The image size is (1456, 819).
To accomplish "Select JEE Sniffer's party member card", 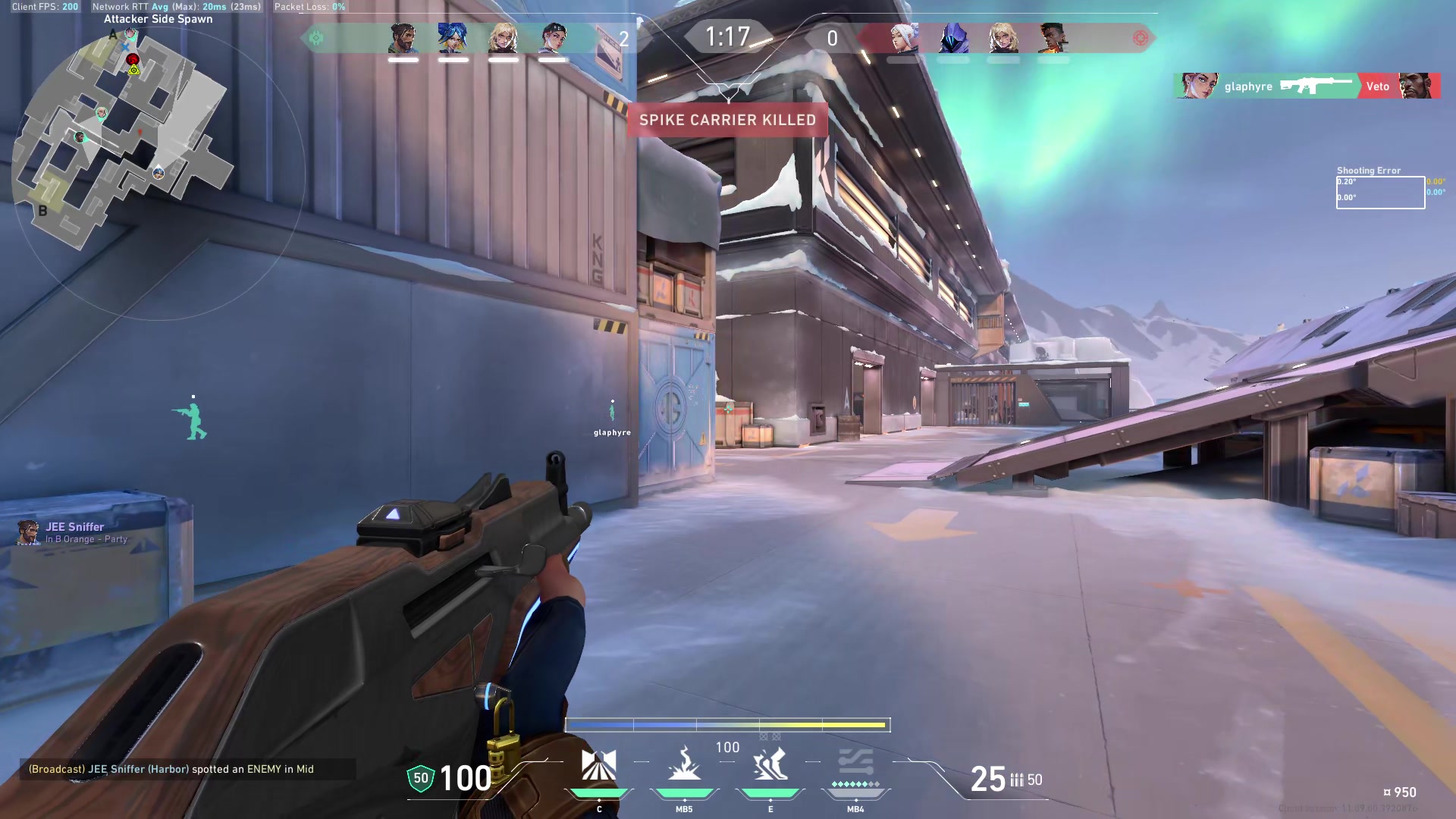I will coord(74,532).
